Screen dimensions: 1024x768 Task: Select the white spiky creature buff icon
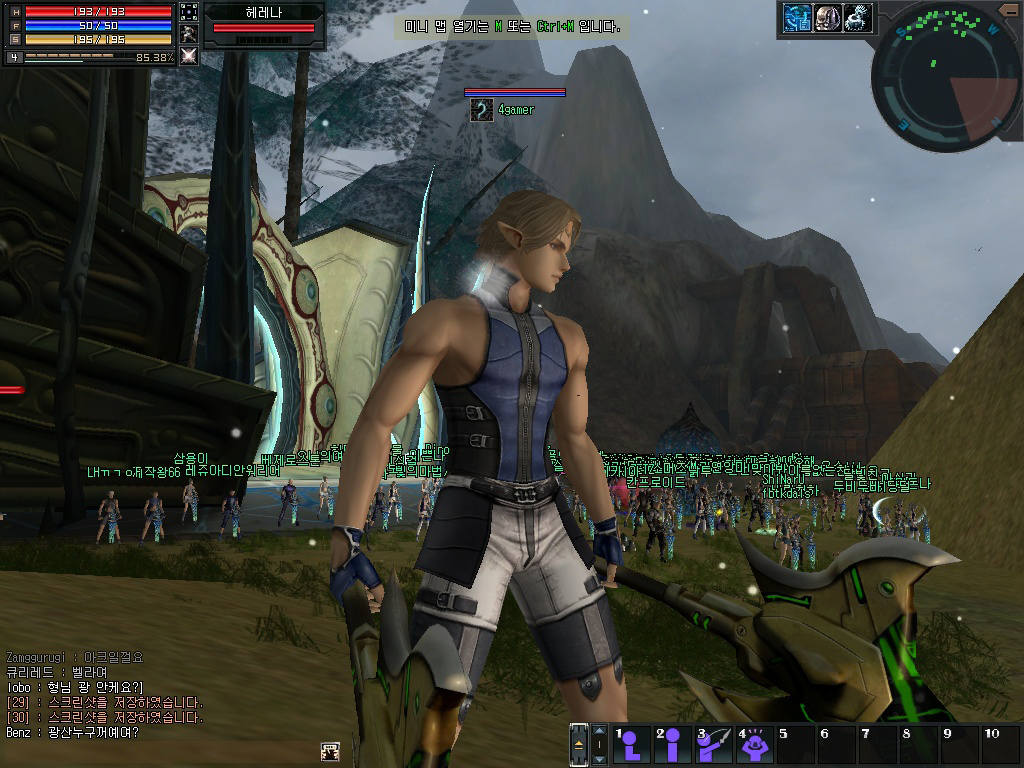pyautogui.click(x=858, y=17)
